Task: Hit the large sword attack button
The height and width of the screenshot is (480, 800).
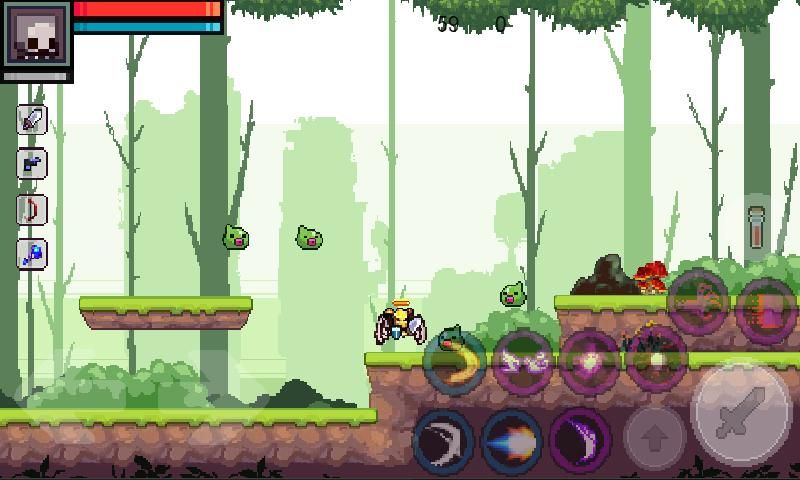Action: [743, 412]
